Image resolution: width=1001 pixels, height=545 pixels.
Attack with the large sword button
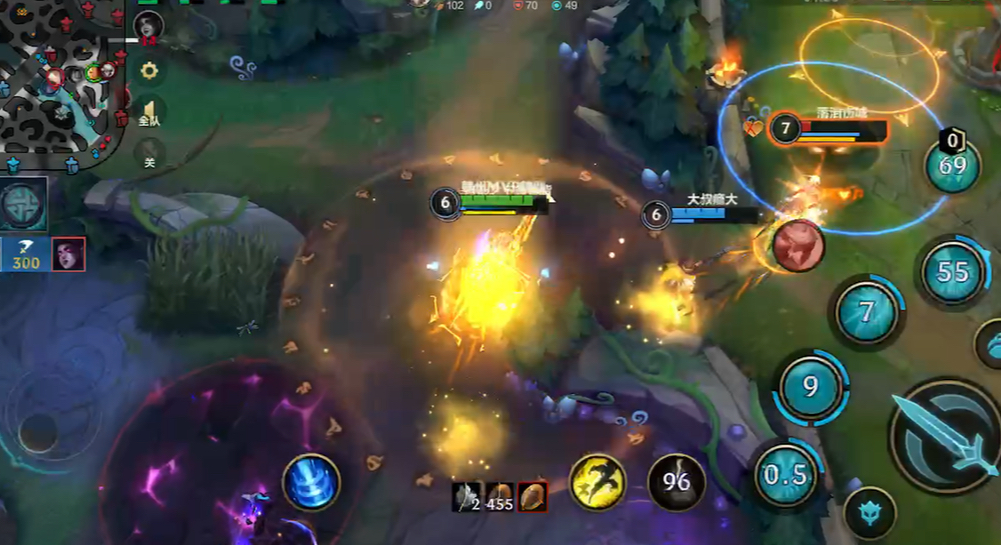[945, 435]
